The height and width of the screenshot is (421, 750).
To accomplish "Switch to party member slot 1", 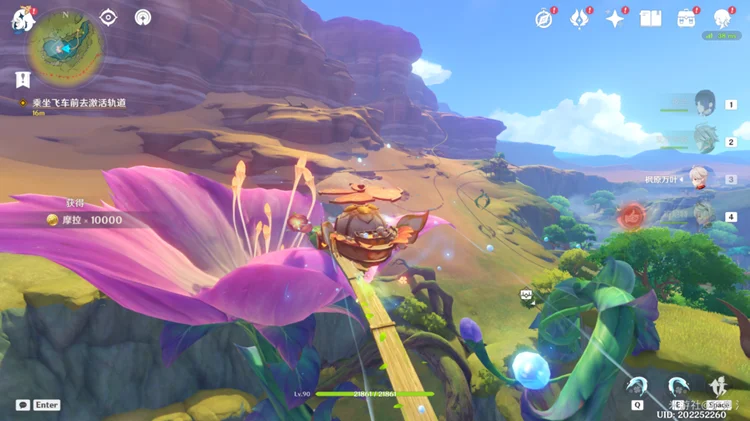I will [707, 104].
